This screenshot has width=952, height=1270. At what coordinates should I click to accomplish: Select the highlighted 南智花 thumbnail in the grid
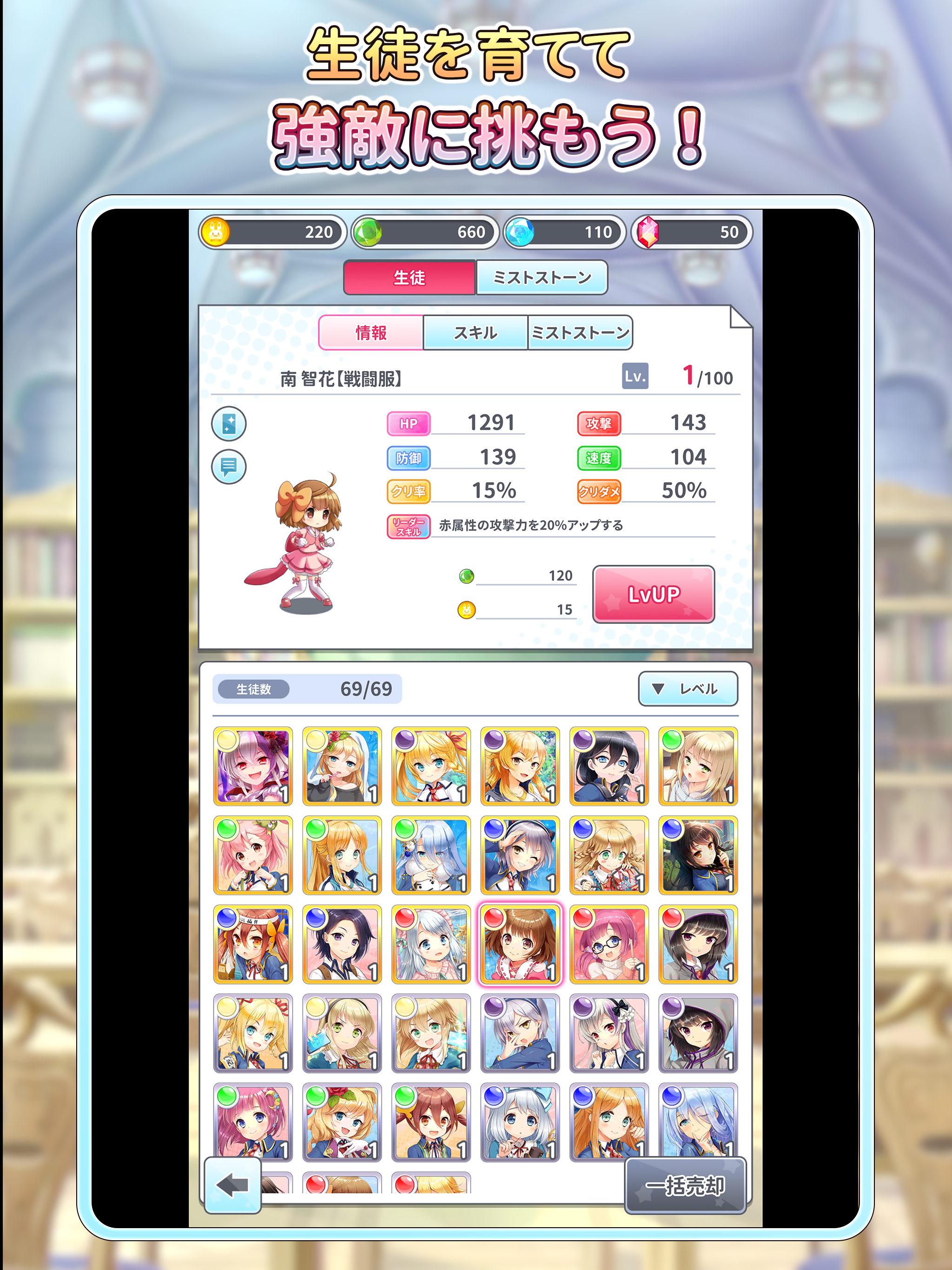tap(519, 945)
